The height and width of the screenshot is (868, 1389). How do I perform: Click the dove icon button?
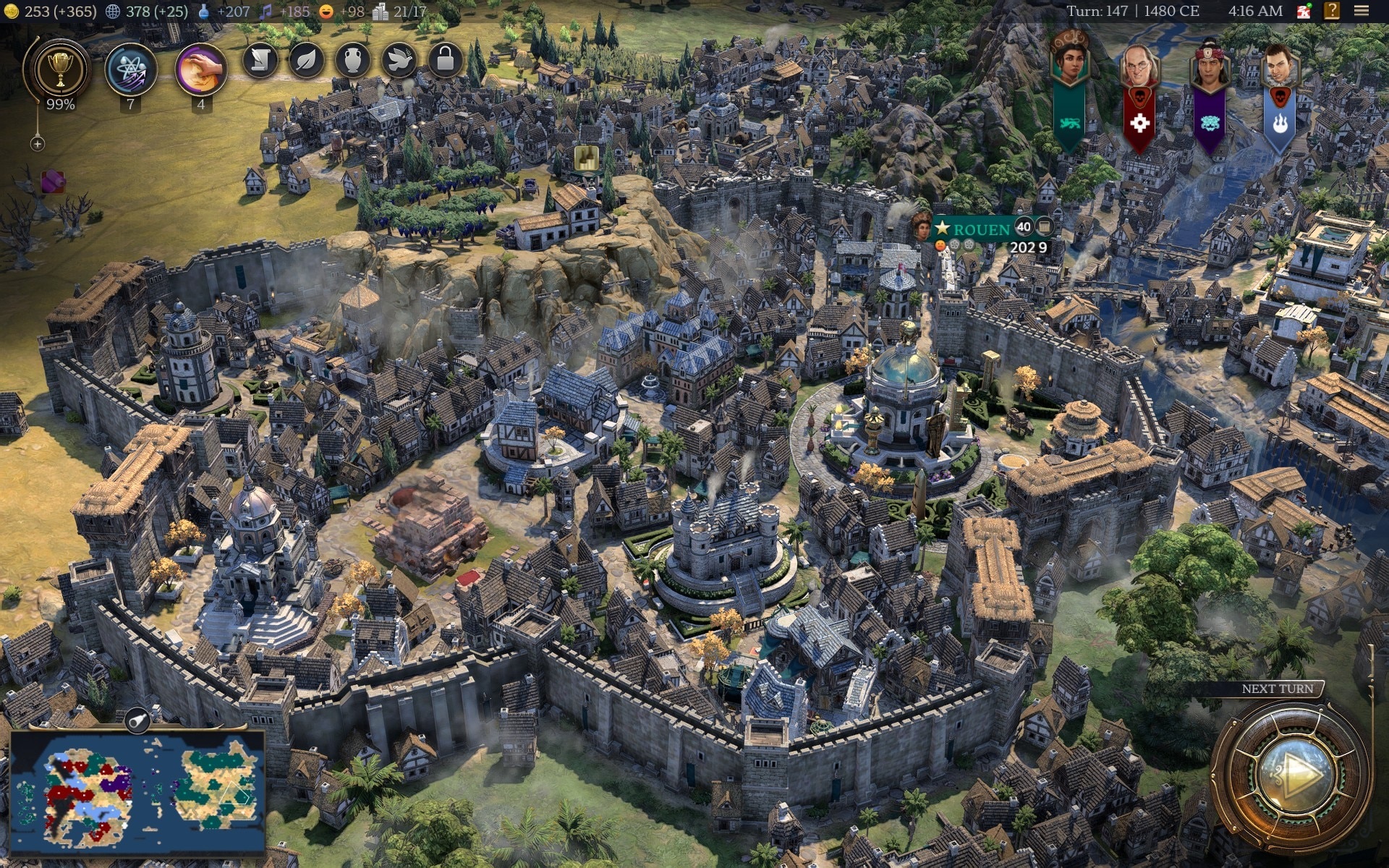coord(399,60)
